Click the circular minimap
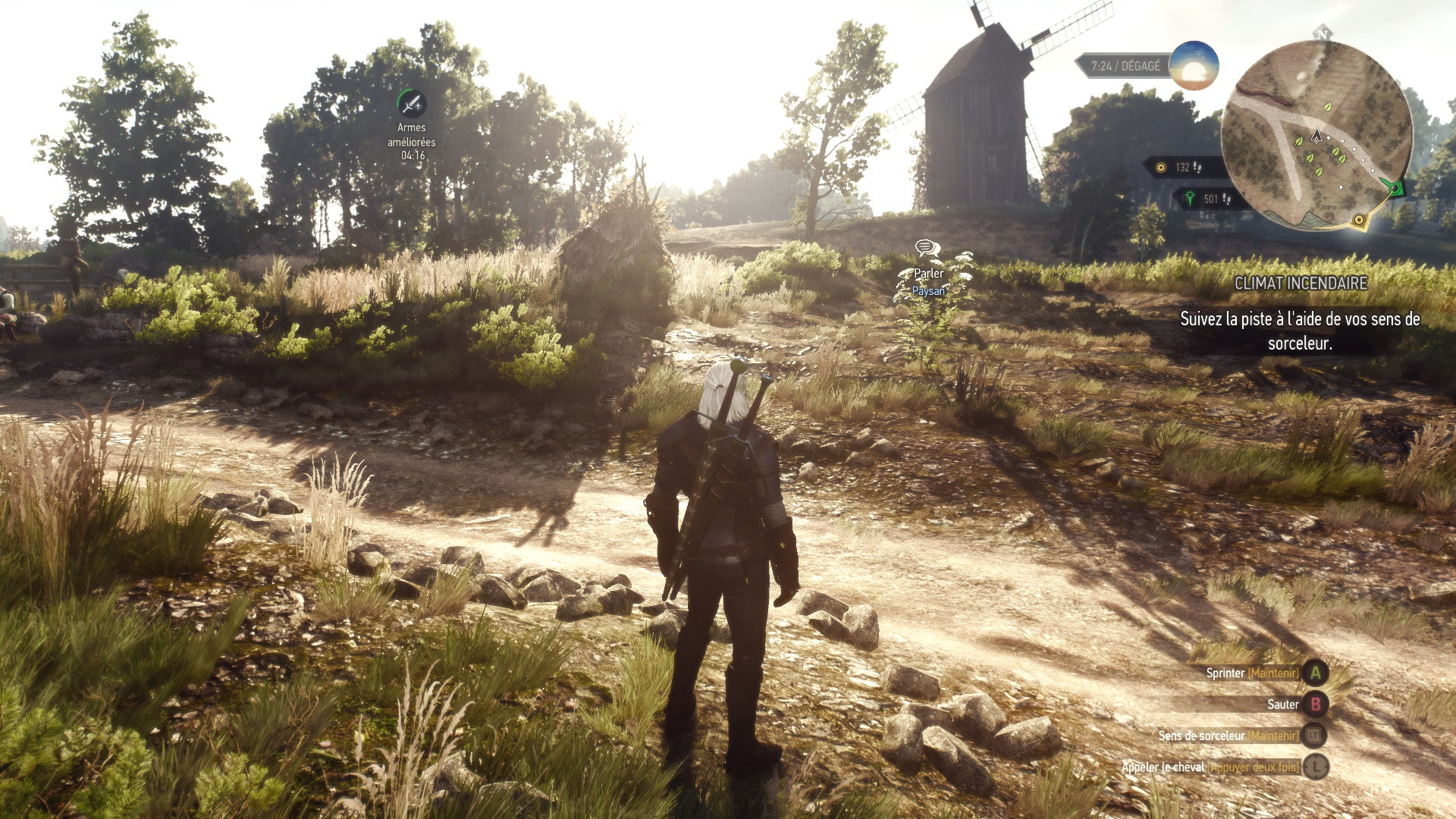1456x819 pixels. [x=1316, y=135]
